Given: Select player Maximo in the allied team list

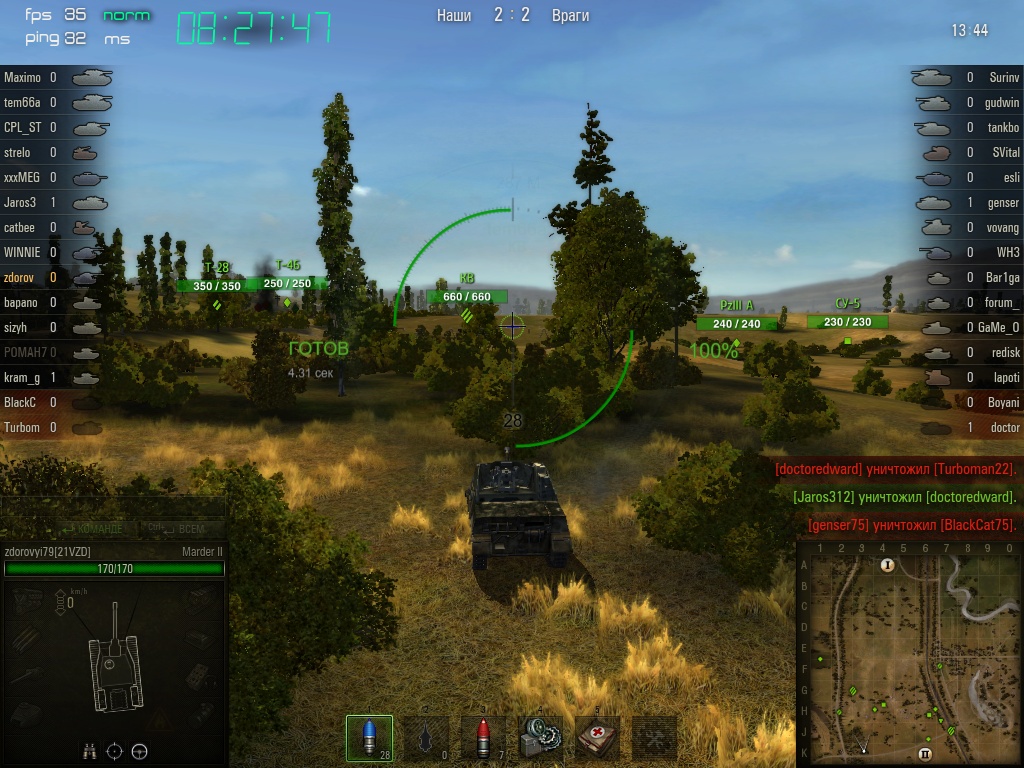Looking at the screenshot, I should pos(23,77).
